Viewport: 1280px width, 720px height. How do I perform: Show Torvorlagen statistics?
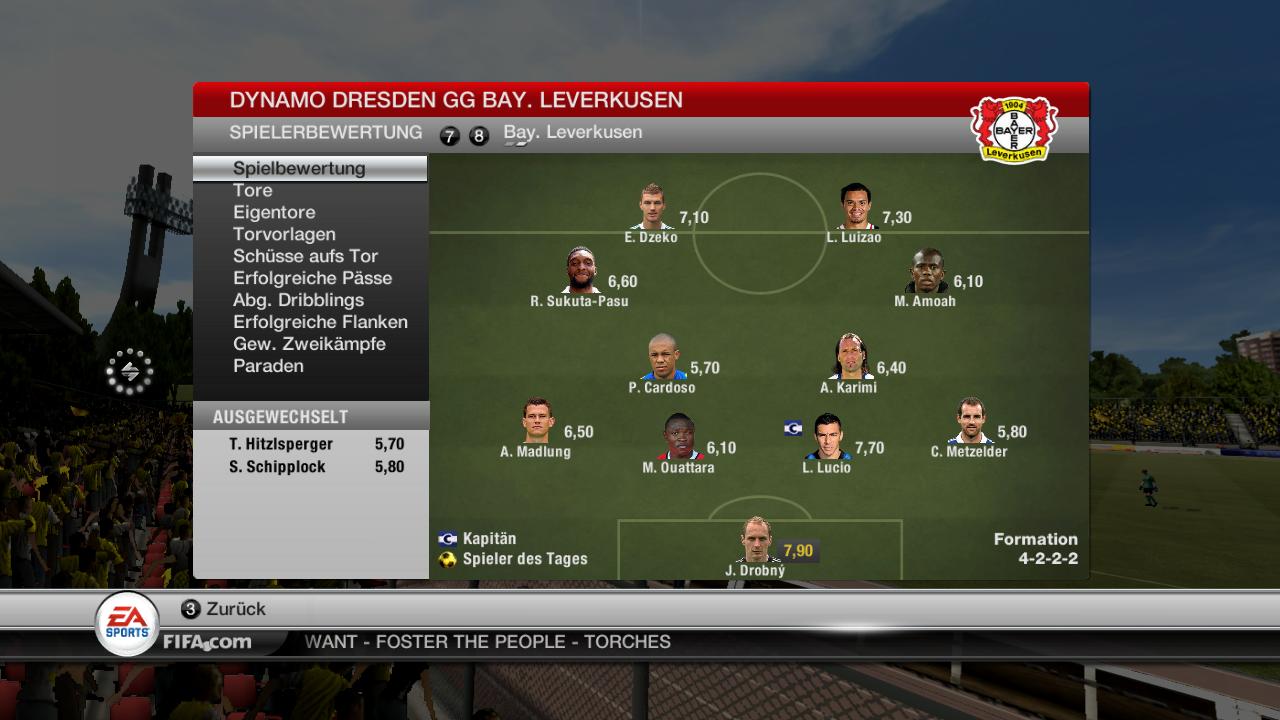(284, 234)
